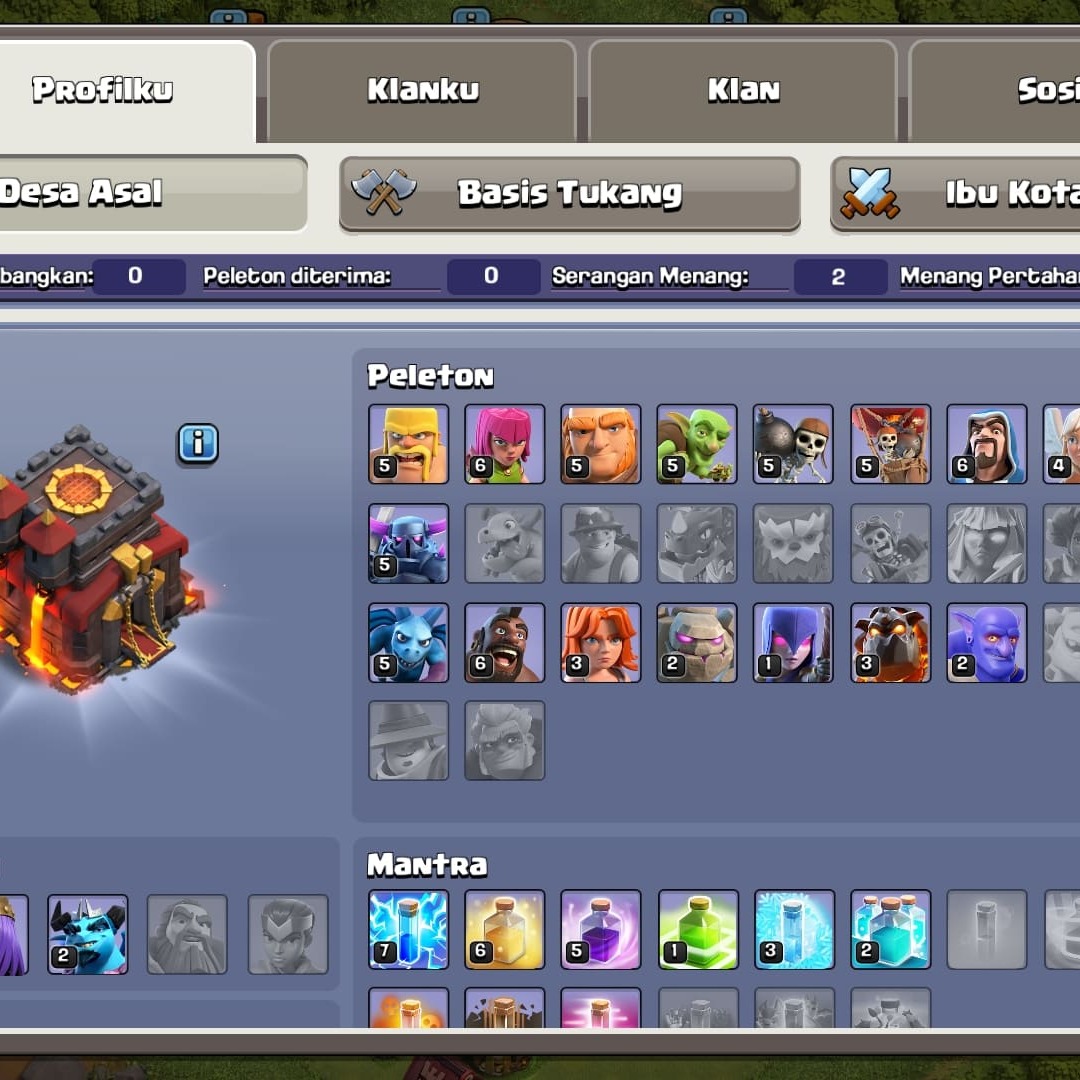Select the Wizard troop icon
This screenshot has height=1080, width=1080.
(x=986, y=444)
